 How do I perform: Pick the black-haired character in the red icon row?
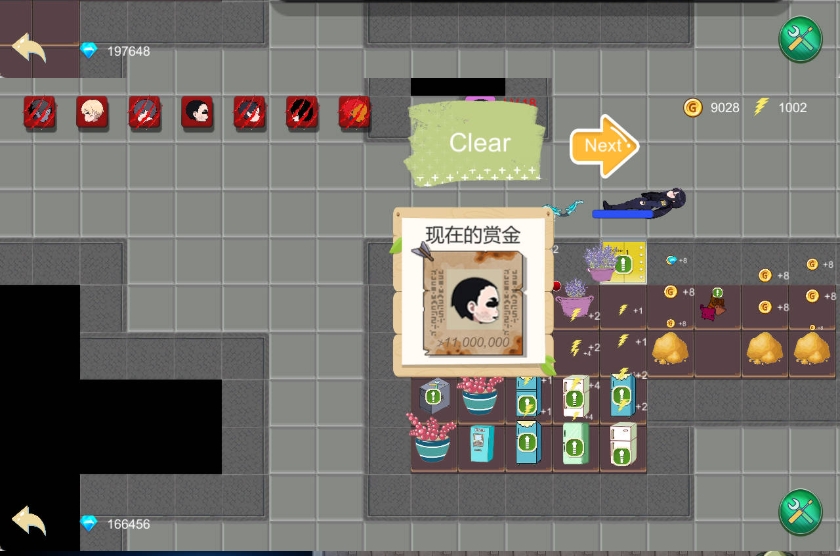[197, 112]
